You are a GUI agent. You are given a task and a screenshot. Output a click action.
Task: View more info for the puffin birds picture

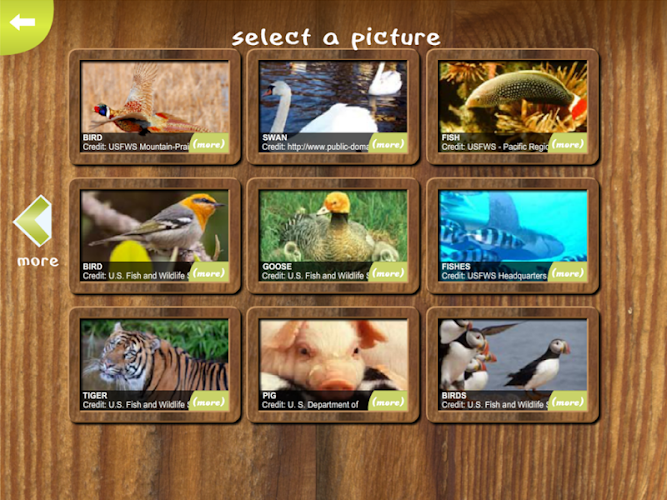click(x=567, y=401)
